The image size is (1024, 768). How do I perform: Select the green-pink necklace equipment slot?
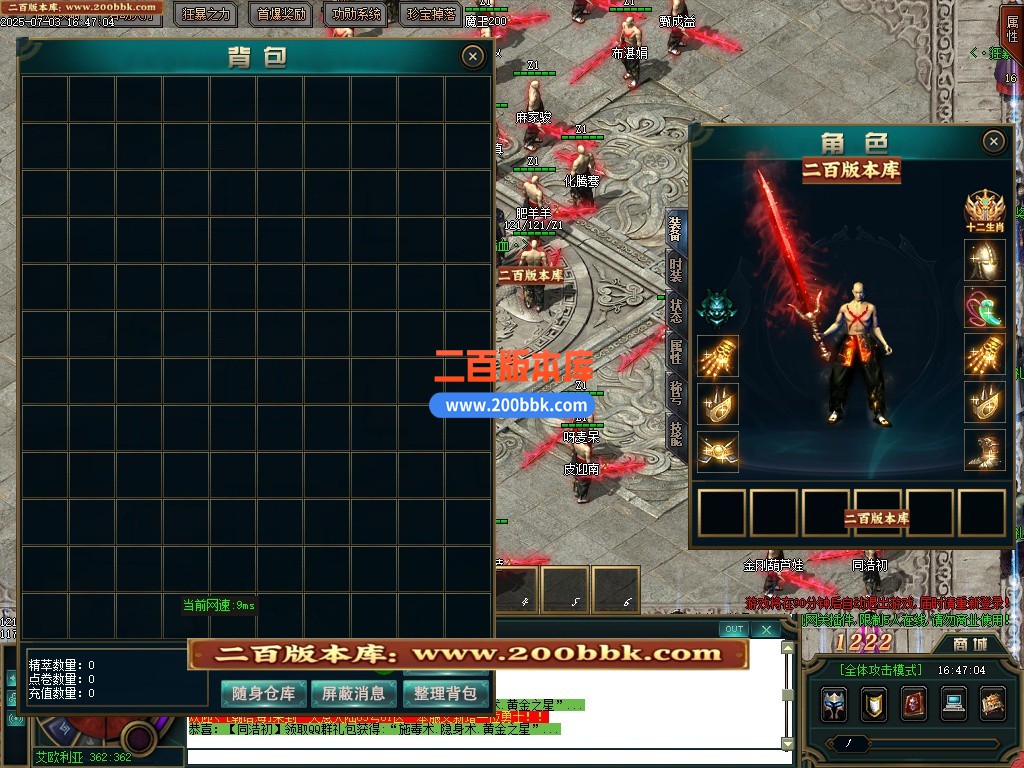pos(984,308)
